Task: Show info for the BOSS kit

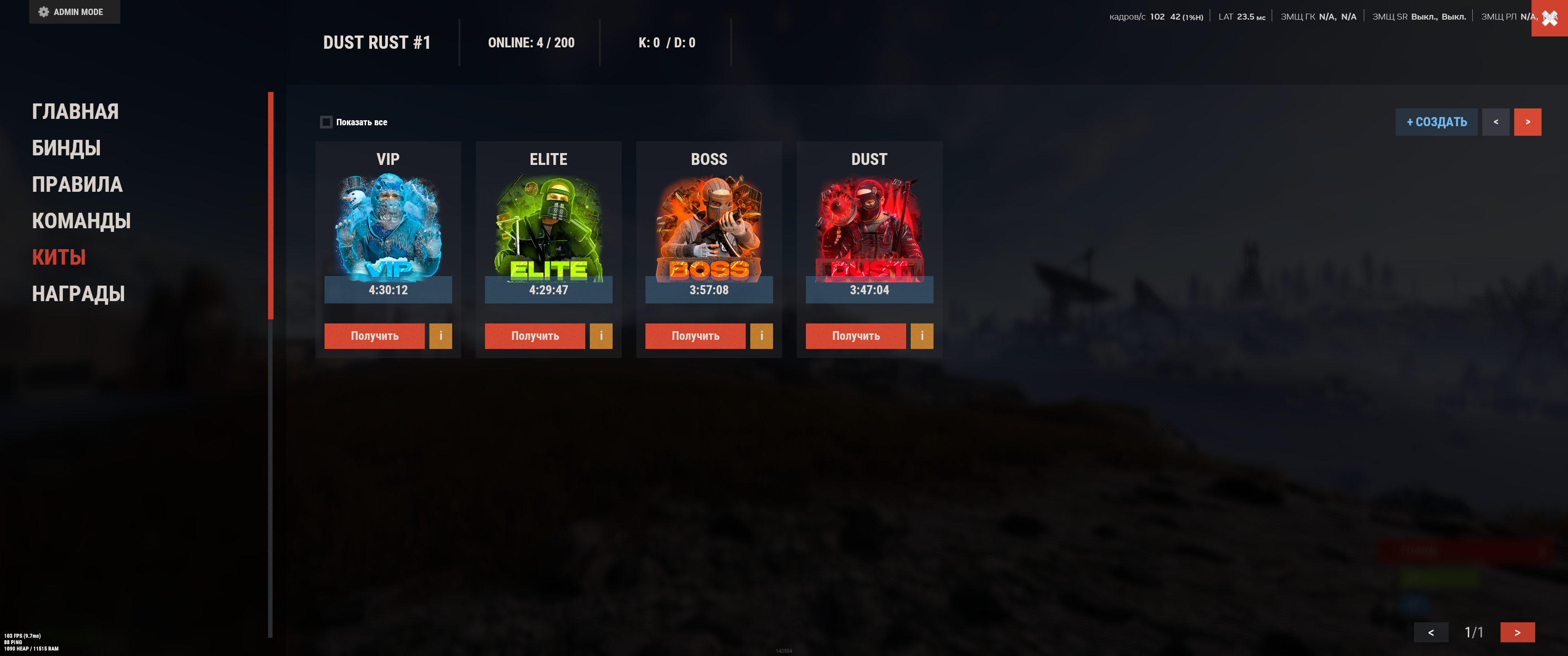Action: coord(762,336)
